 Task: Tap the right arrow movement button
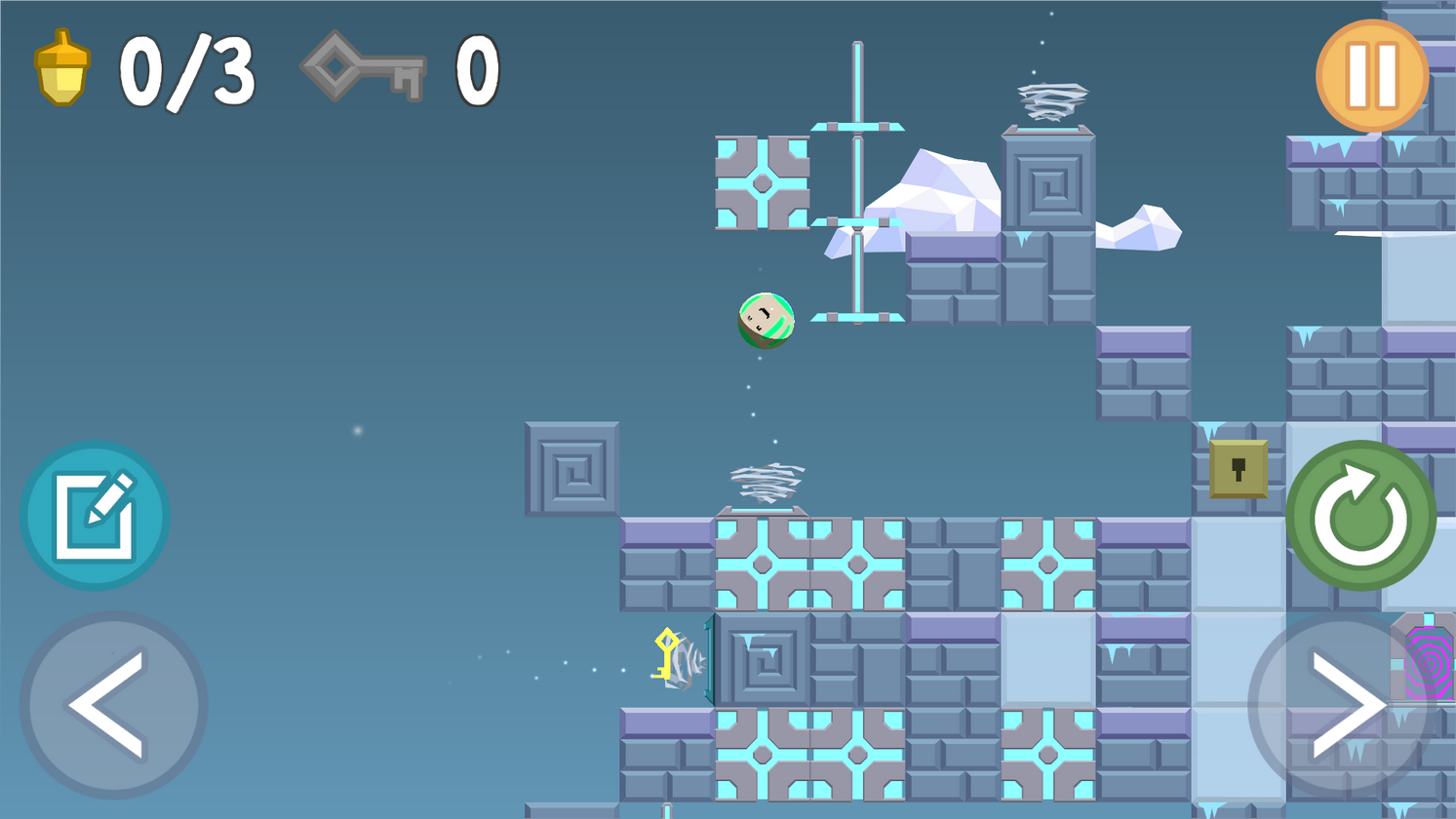coord(1342,705)
